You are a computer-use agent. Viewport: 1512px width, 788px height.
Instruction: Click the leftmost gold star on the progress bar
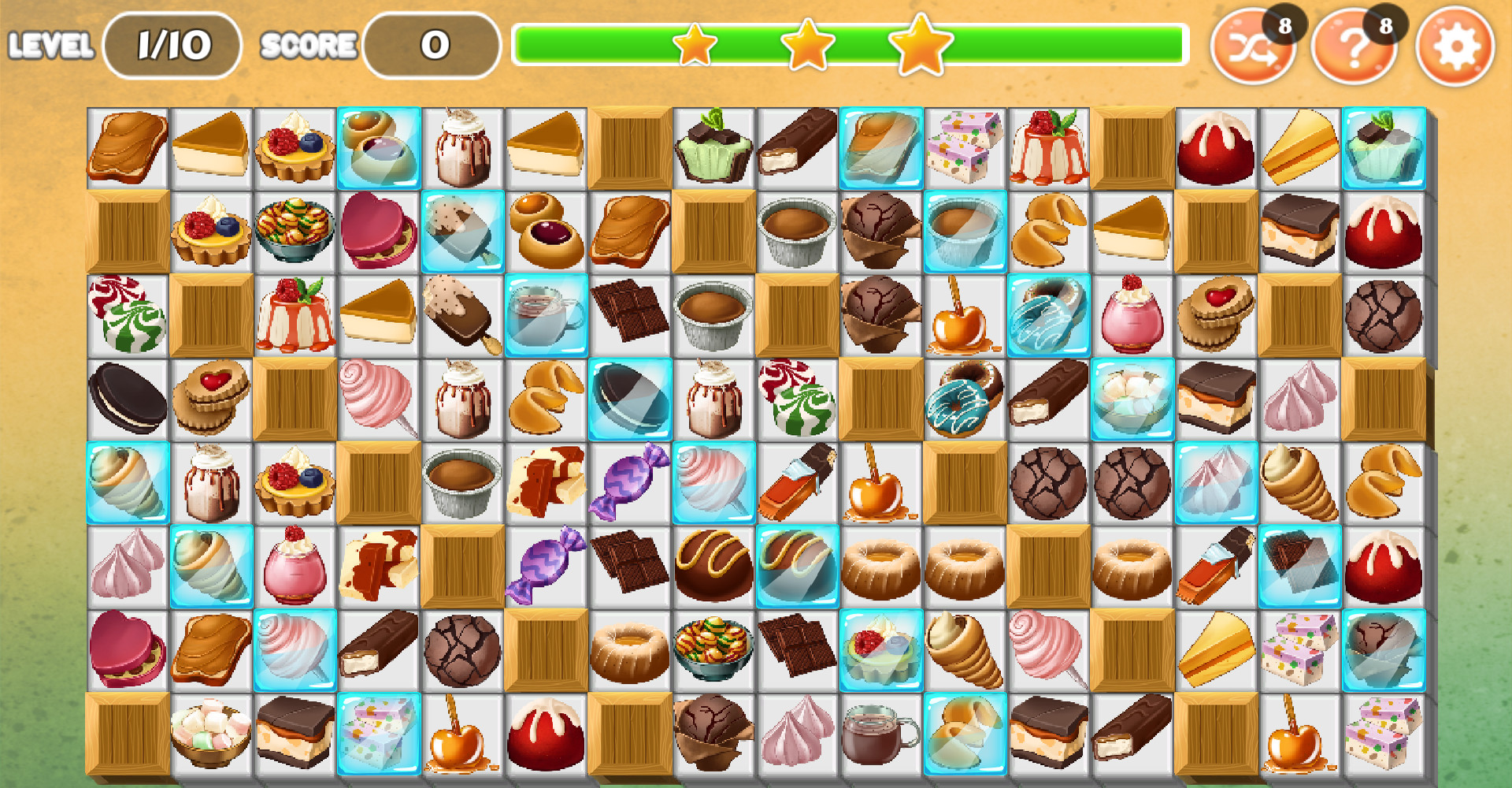tap(696, 49)
